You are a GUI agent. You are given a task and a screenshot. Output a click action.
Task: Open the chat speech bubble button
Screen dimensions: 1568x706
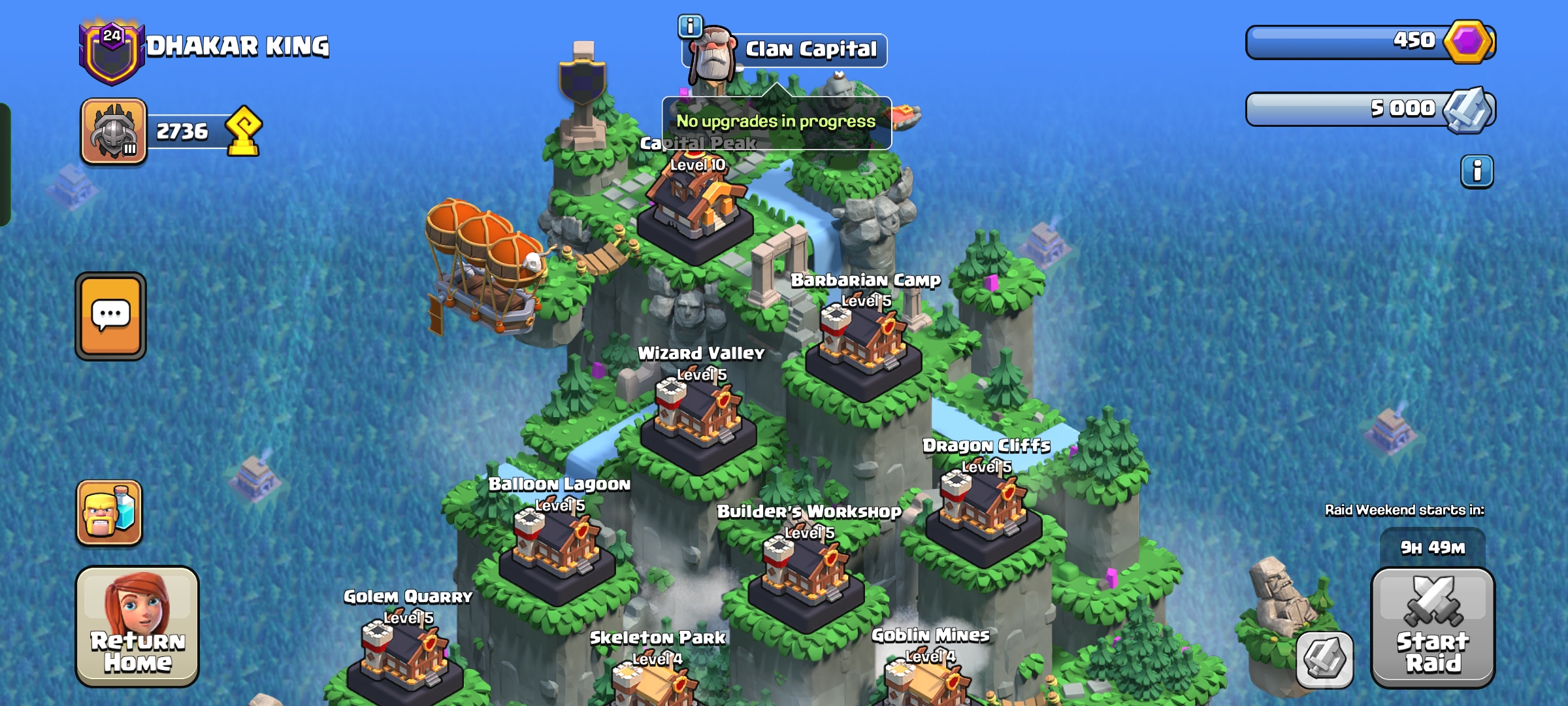coord(110,316)
